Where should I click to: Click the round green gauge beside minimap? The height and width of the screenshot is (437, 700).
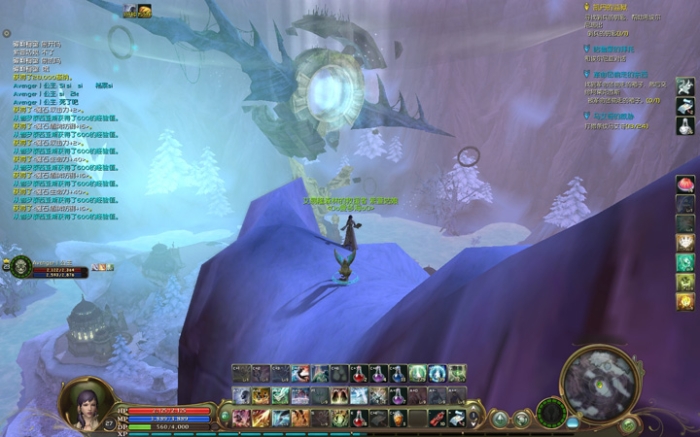[x=551, y=411]
